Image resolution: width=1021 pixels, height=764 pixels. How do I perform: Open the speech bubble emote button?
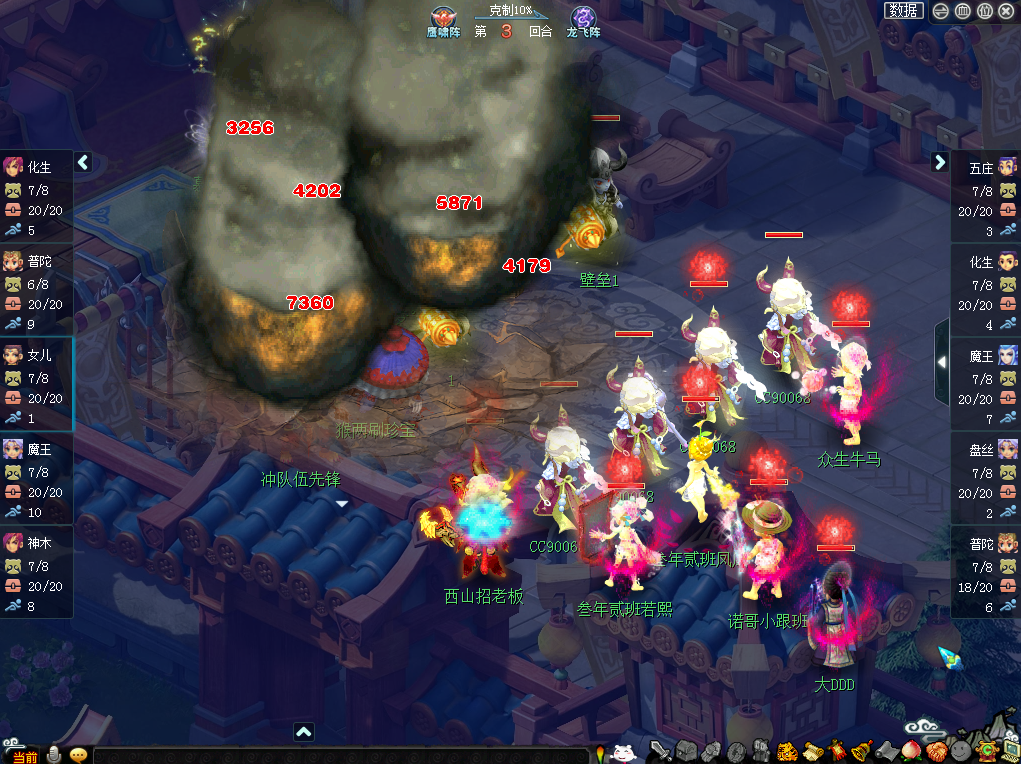78,755
